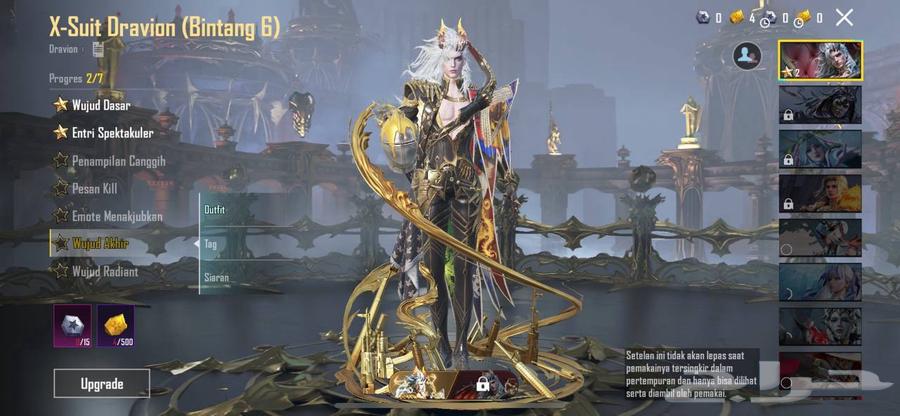
Task: Open the character profile silhouette icon
Action: (746, 56)
